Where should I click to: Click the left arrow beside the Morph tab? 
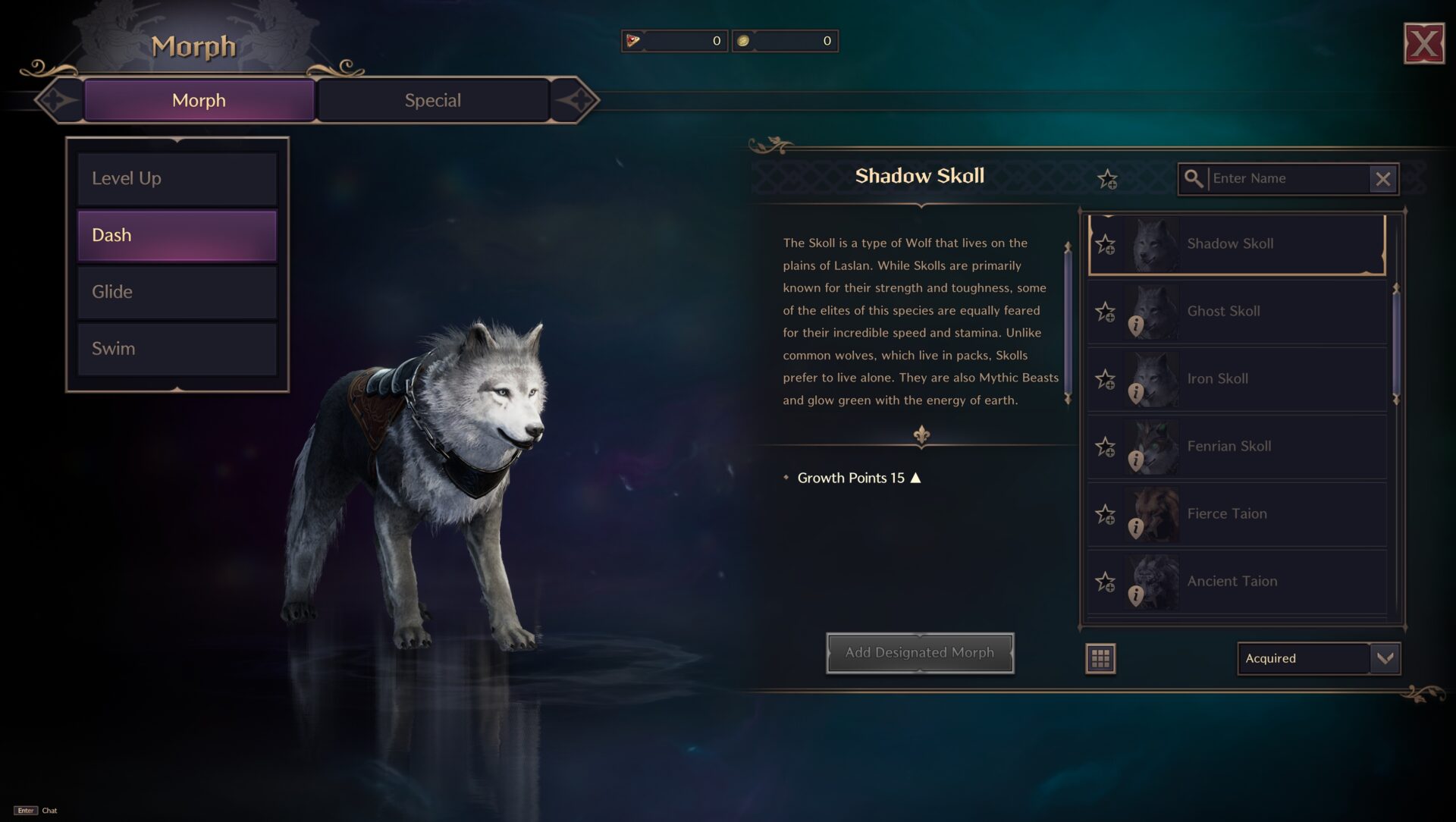pyautogui.click(x=57, y=99)
